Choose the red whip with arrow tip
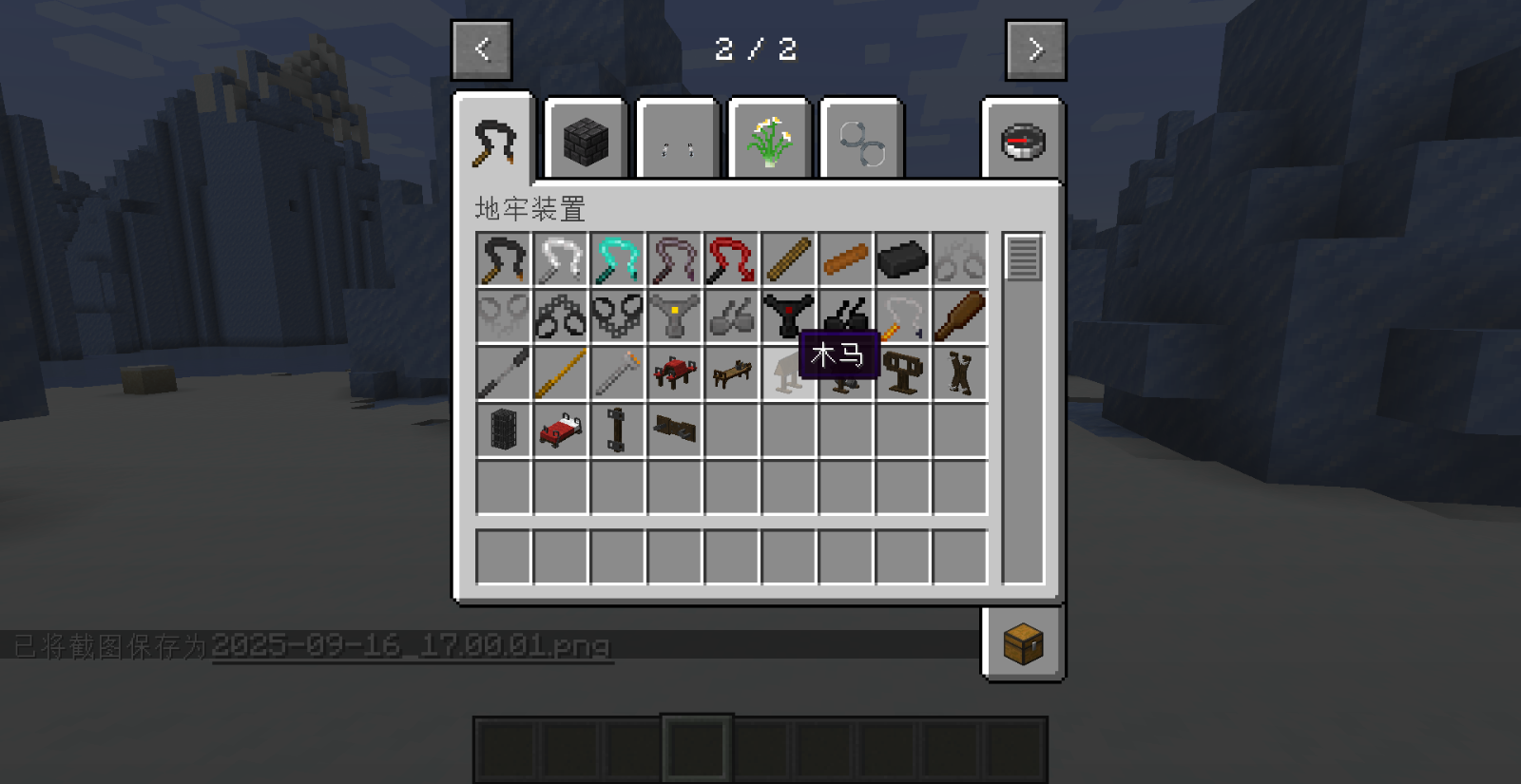1521x784 pixels. pyautogui.click(x=731, y=259)
